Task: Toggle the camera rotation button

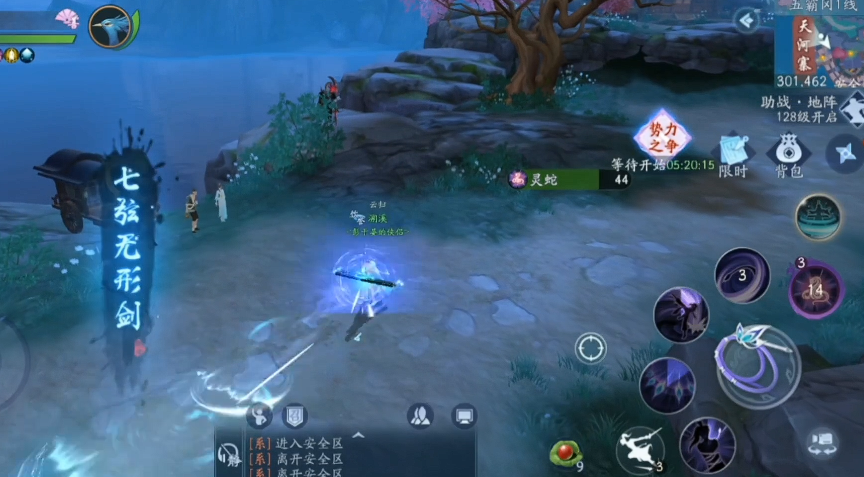Action: (822, 443)
